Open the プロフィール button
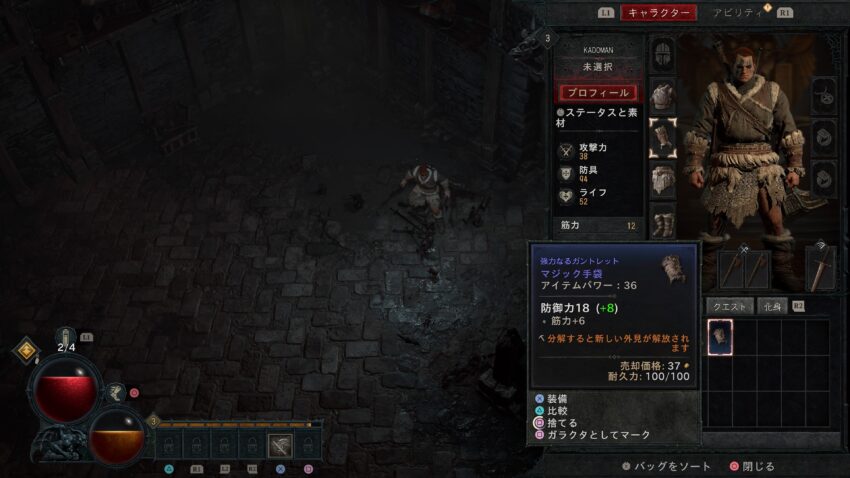The width and height of the screenshot is (850, 478). (x=597, y=92)
